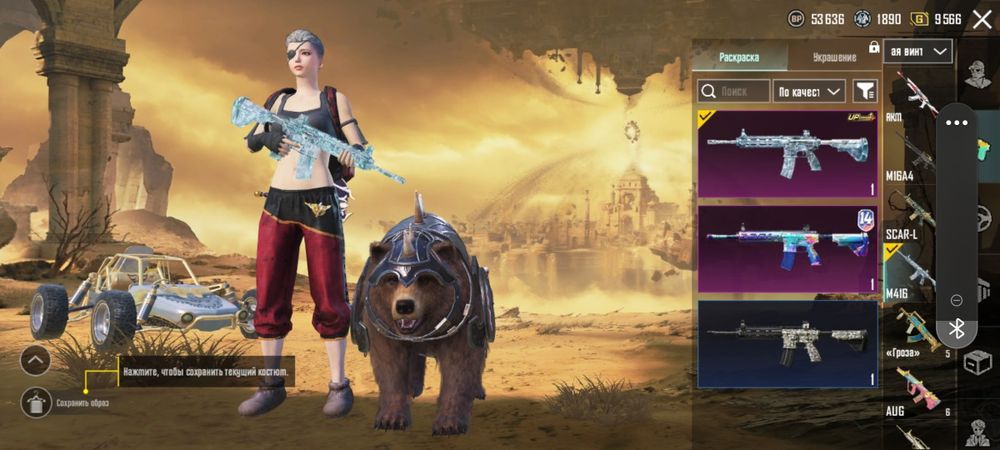Click the Поиск search field
The width and height of the screenshot is (1000, 450).
tap(734, 91)
